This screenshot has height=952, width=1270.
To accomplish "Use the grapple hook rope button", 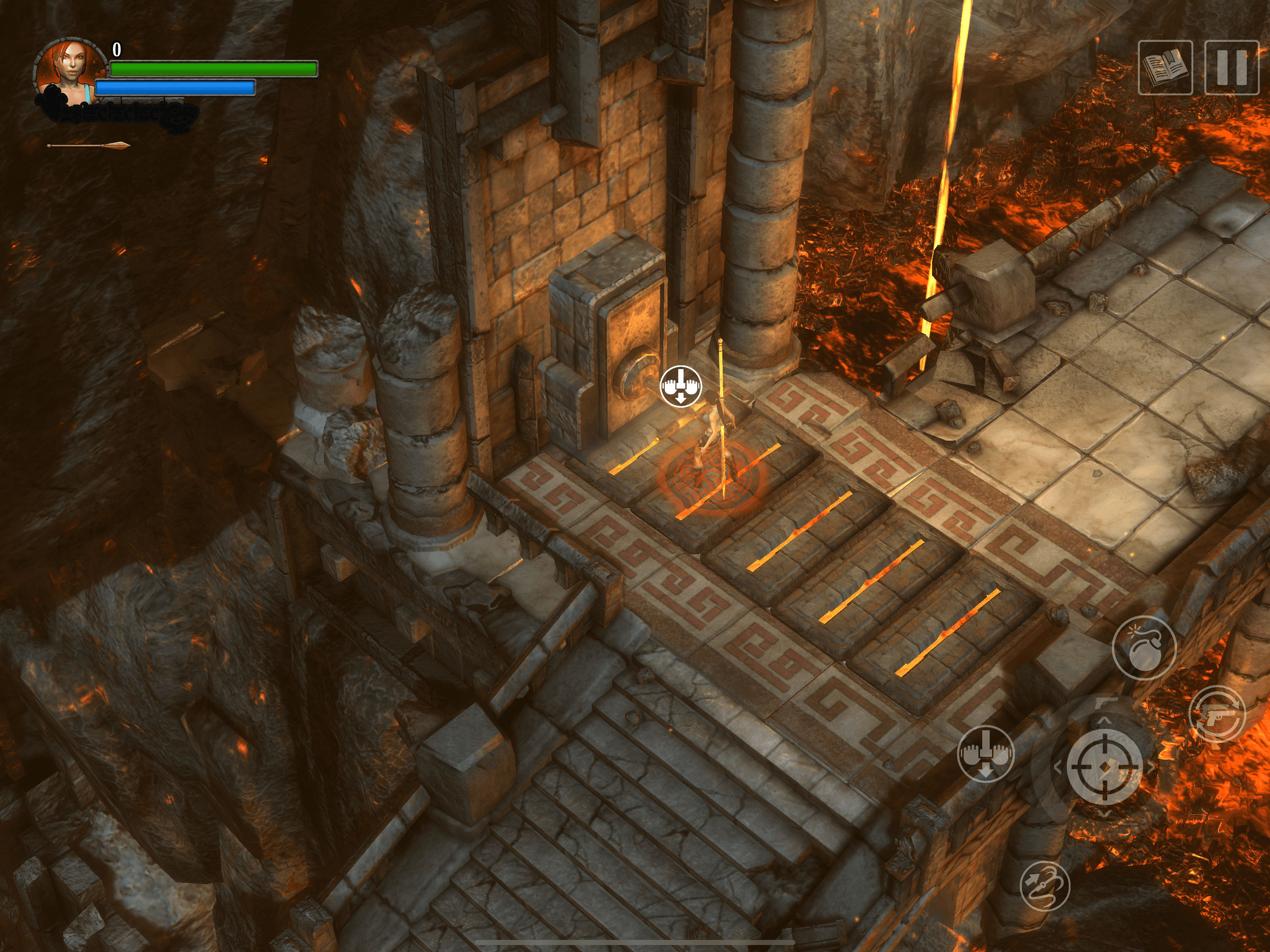I will click(1045, 886).
